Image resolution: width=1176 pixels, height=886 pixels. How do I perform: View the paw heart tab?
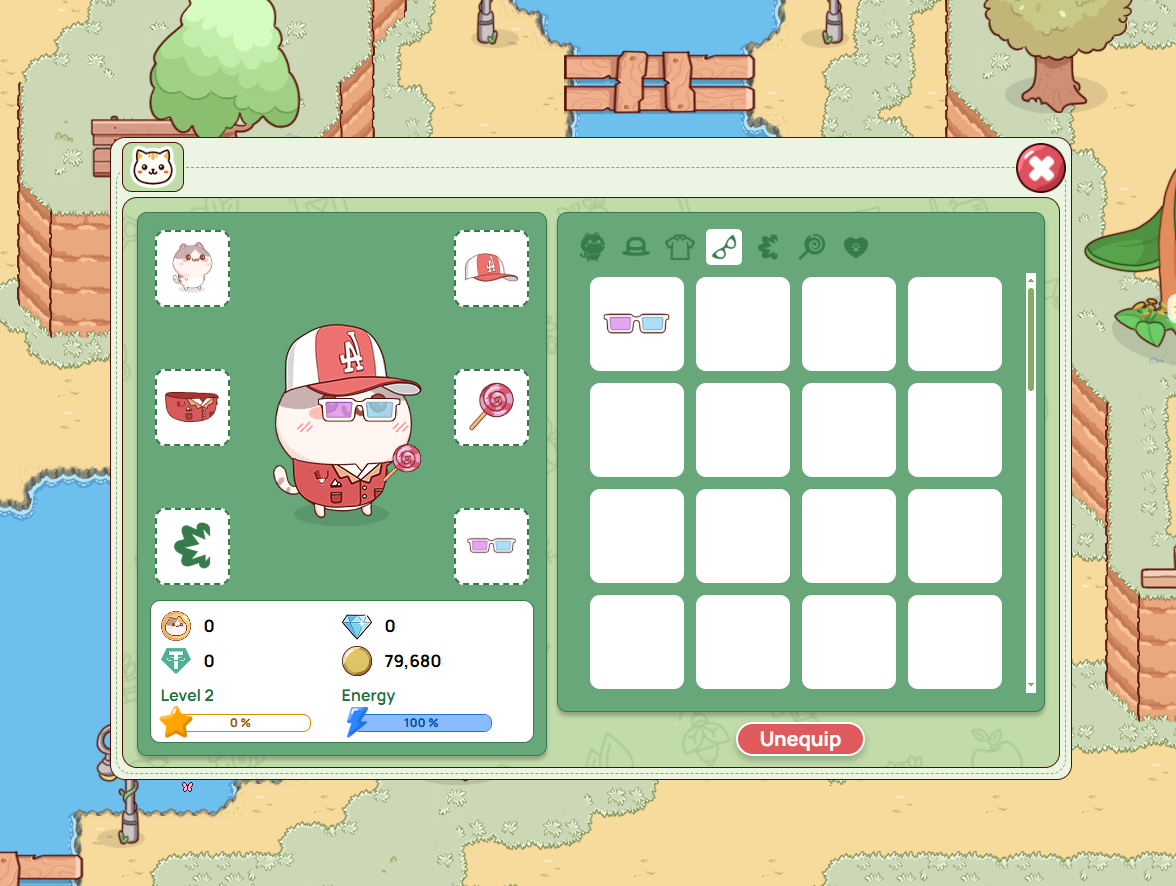coord(855,246)
